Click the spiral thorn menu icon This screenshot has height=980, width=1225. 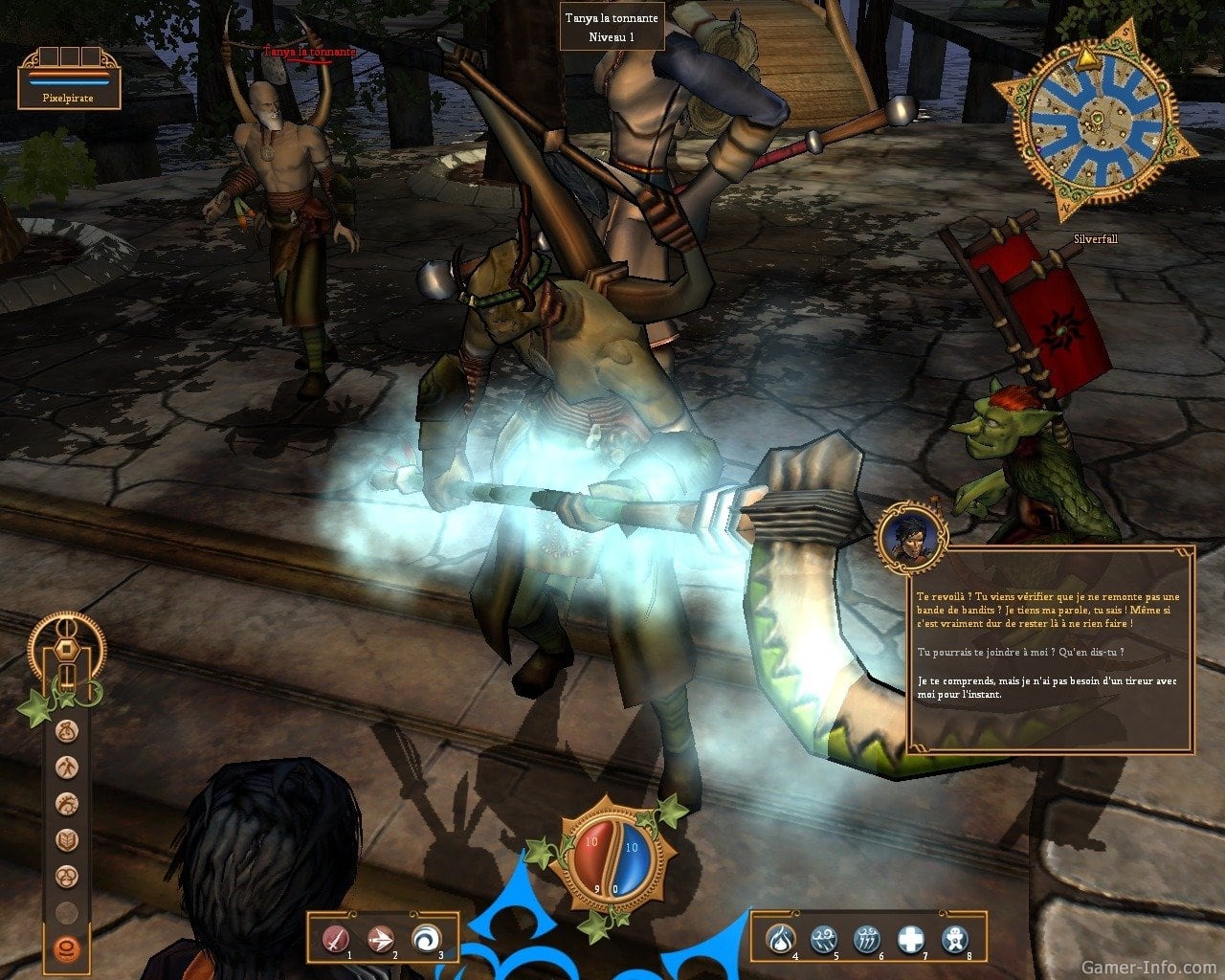pos(67,804)
